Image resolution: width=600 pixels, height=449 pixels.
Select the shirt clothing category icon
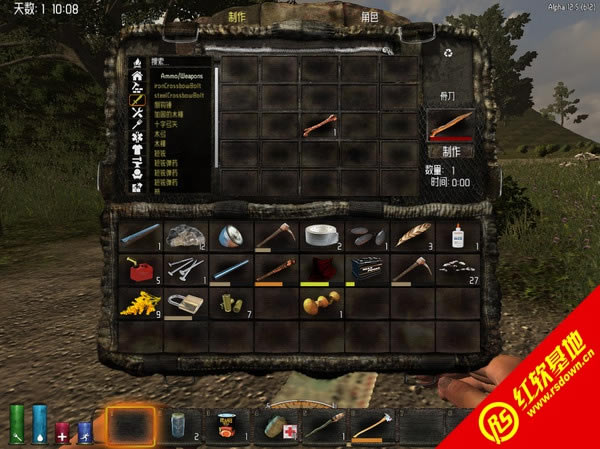(x=136, y=149)
